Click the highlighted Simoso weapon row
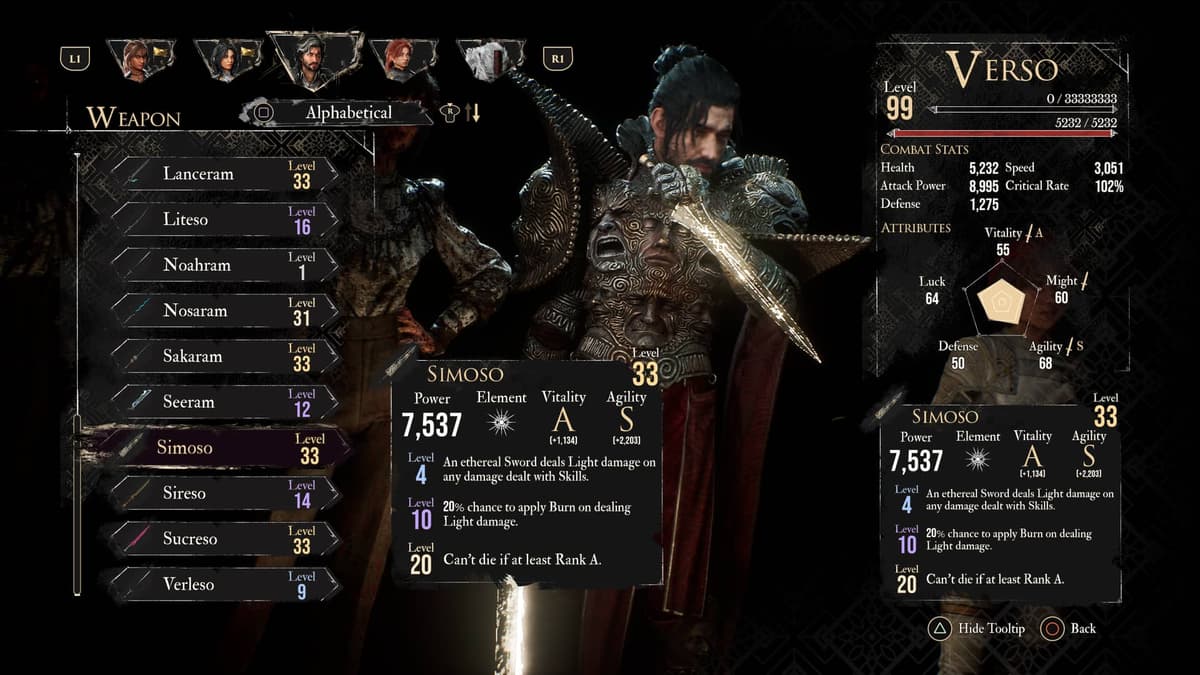 click(225, 448)
